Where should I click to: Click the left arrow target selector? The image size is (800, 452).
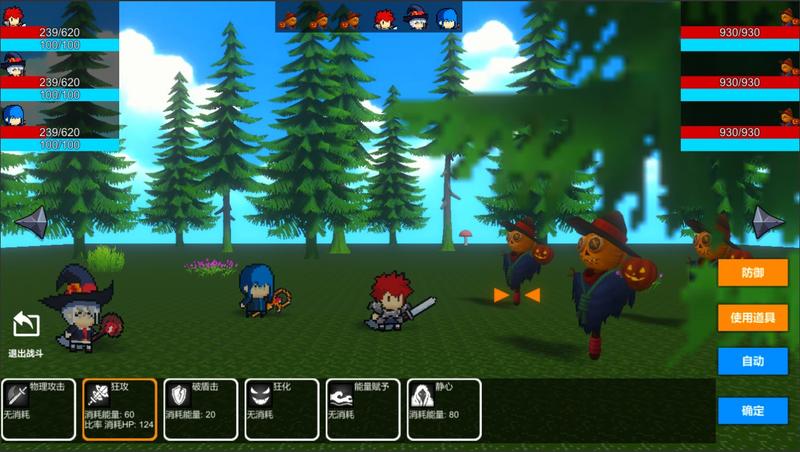click(x=30, y=221)
